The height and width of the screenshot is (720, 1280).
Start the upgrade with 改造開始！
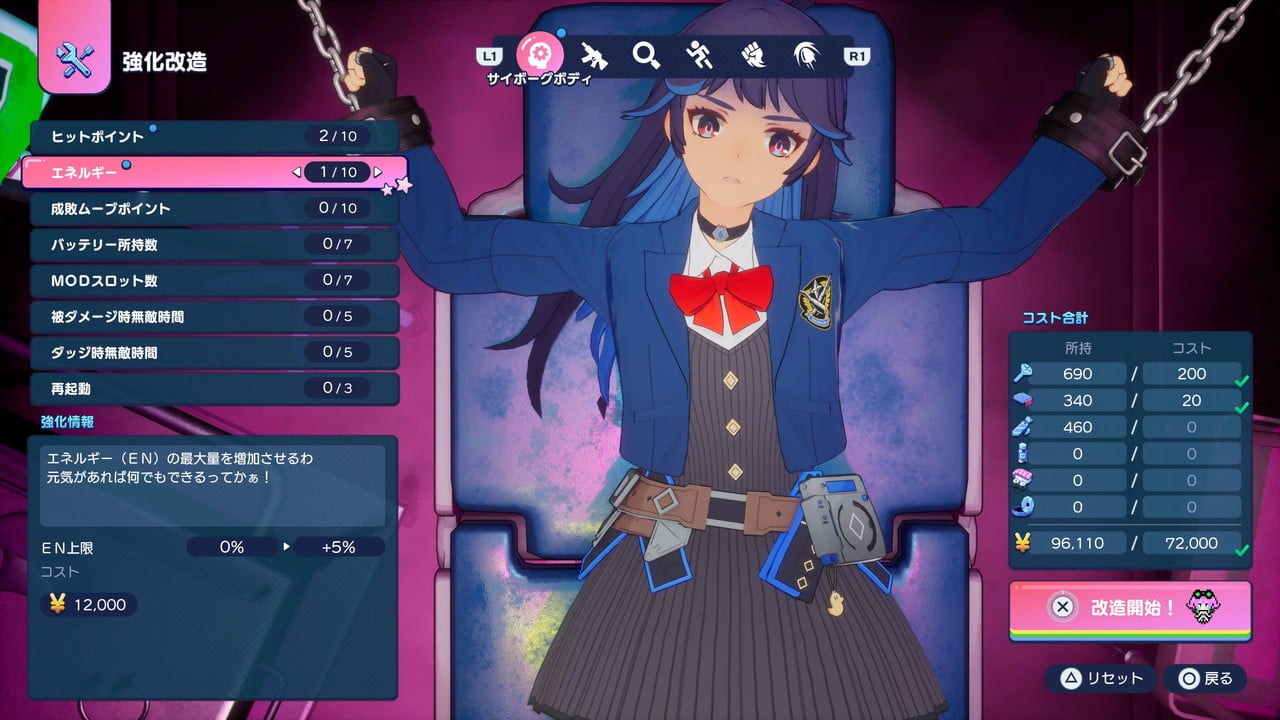point(1130,607)
